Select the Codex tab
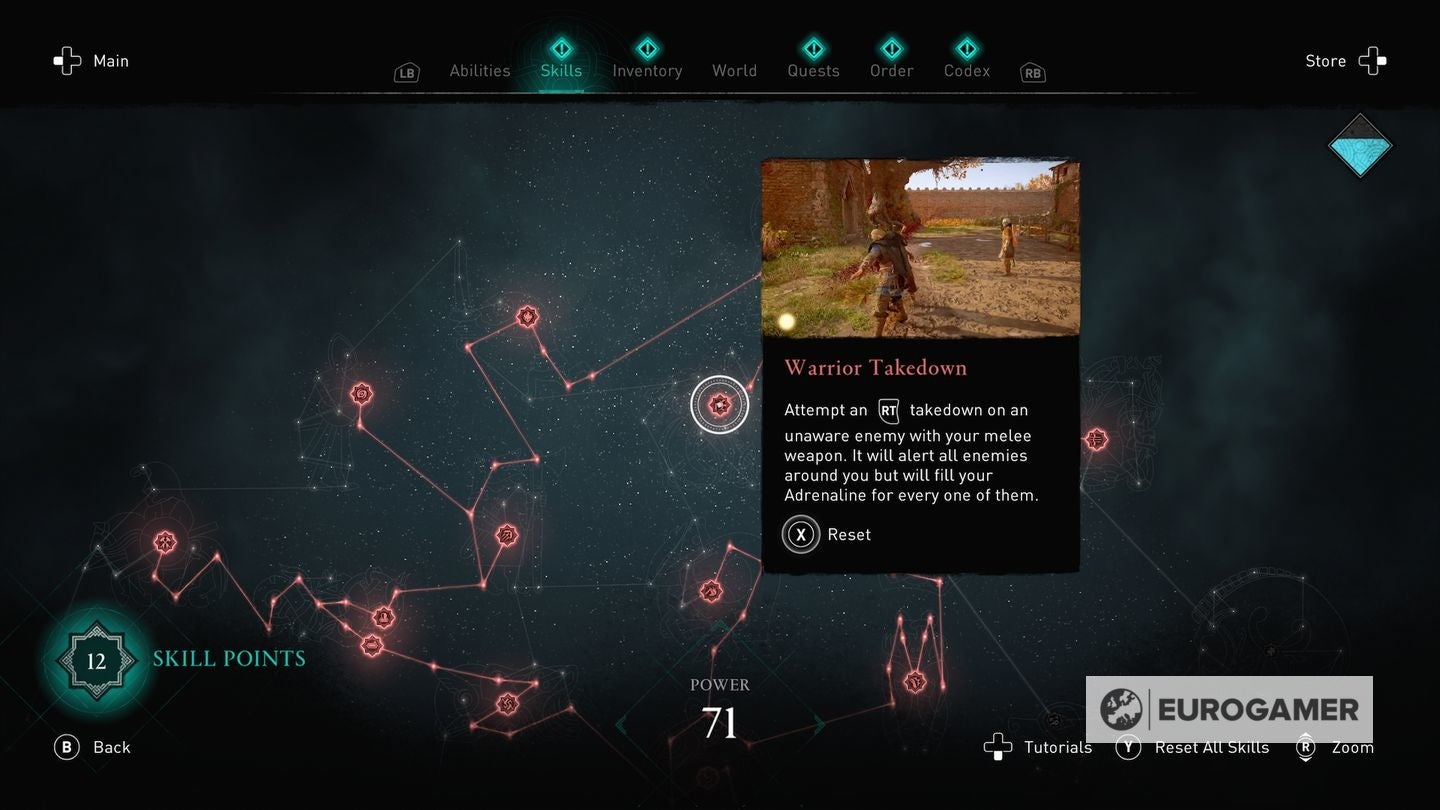This screenshot has height=810, width=1440. [966, 70]
